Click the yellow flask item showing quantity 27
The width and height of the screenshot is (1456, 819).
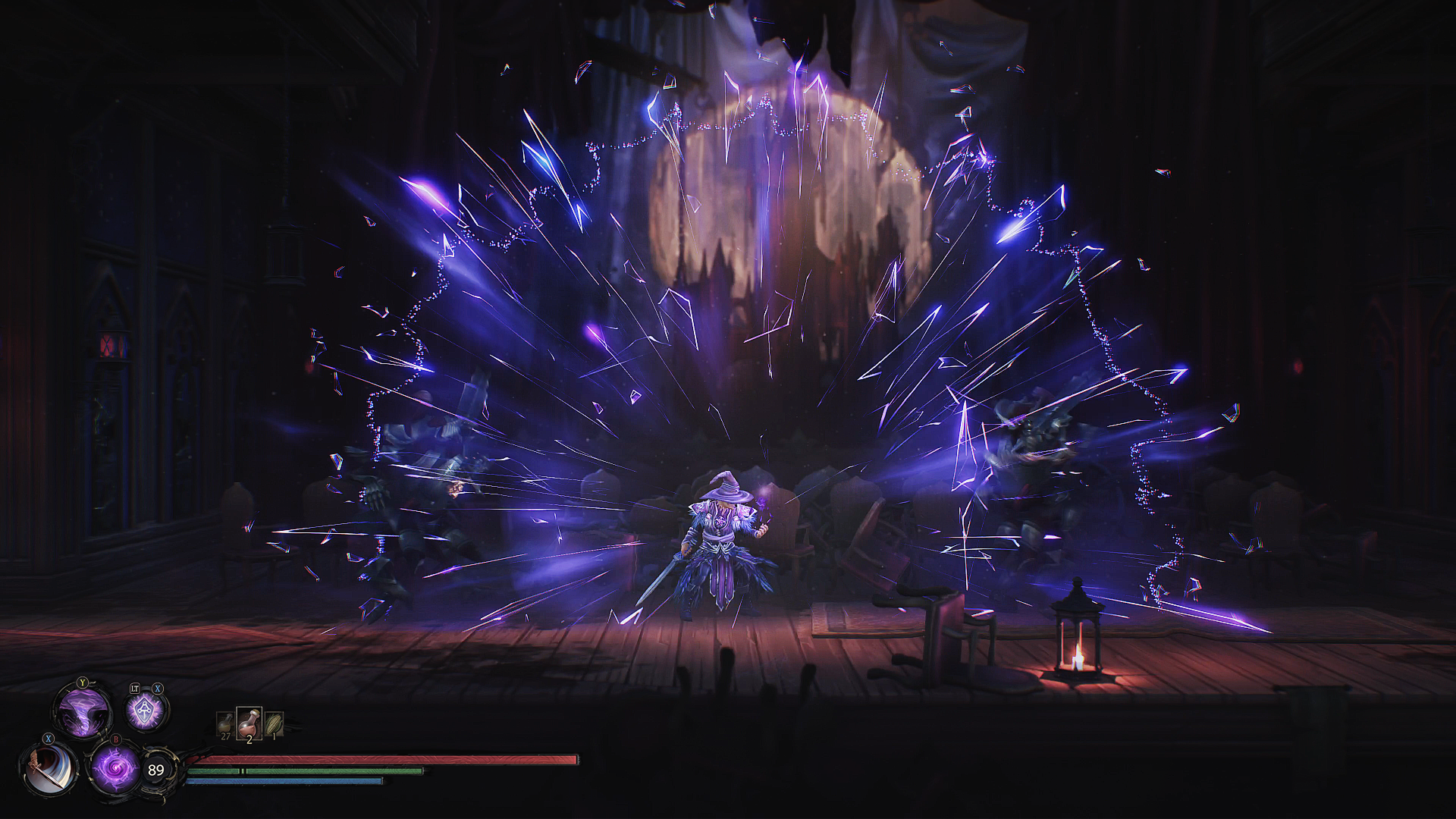click(x=225, y=723)
